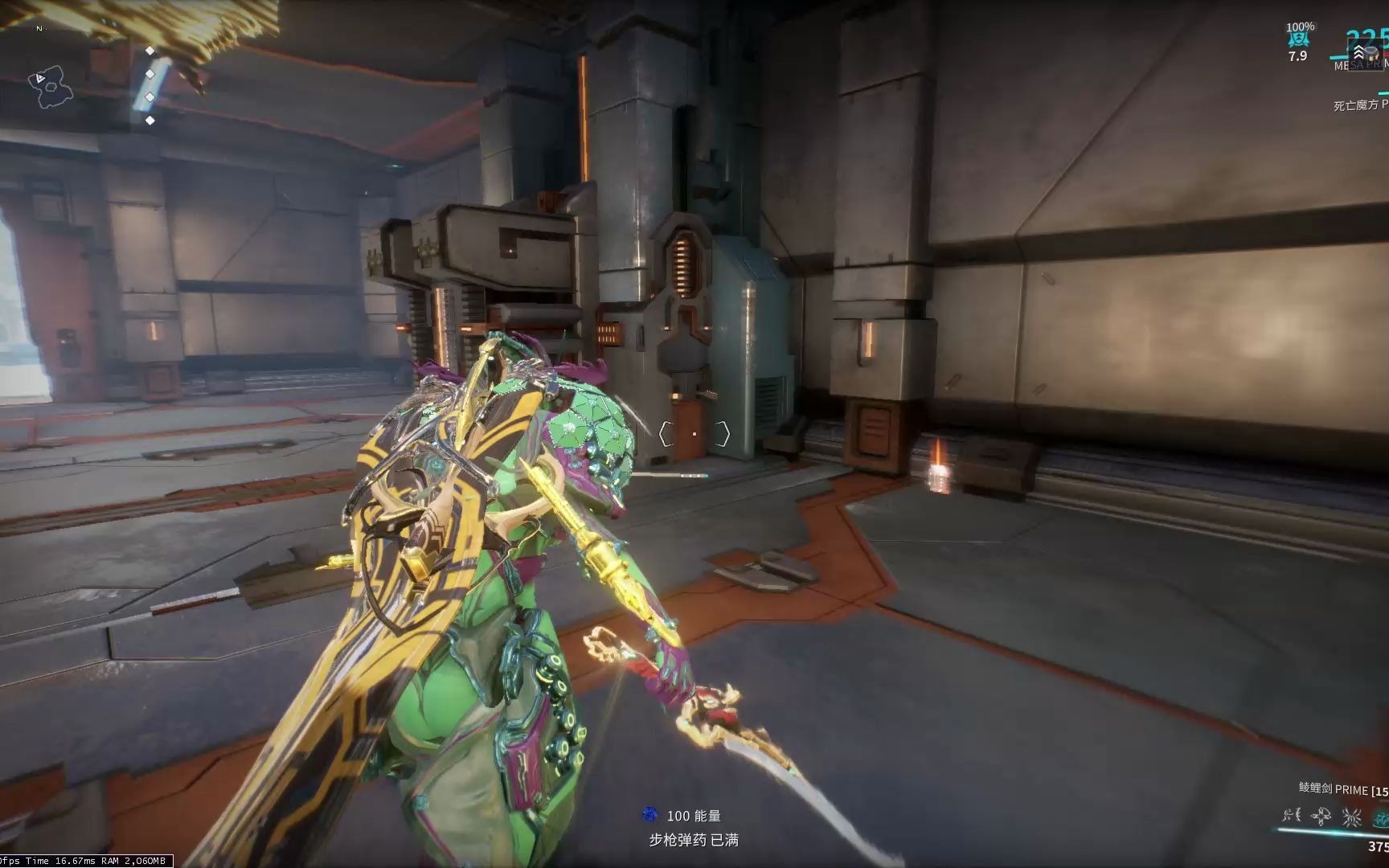Open the minimap room outline
The width and height of the screenshot is (1389, 868).
53,88
